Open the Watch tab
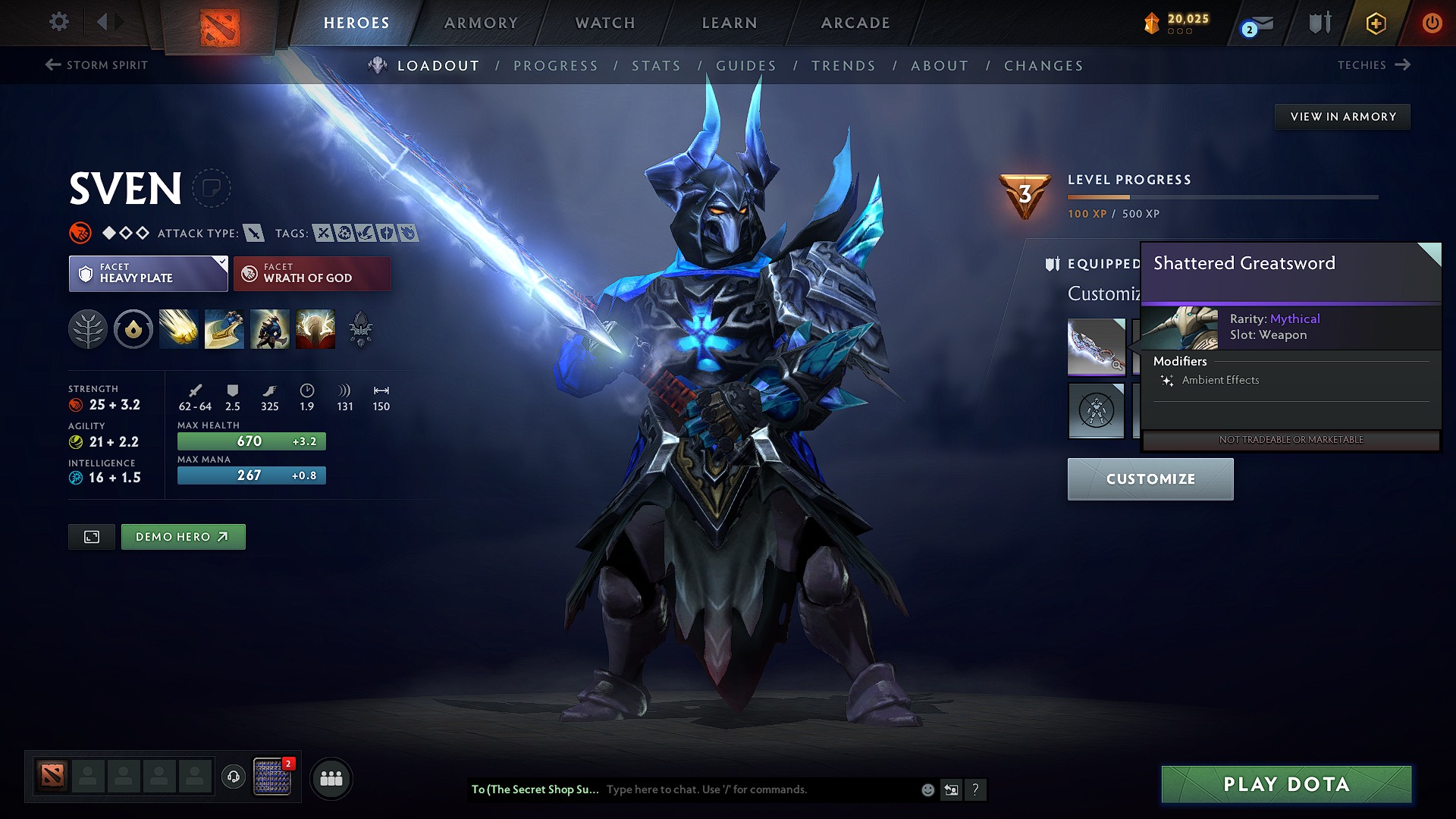The width and height of the screenshot is (1456, 819). (605, 23)
